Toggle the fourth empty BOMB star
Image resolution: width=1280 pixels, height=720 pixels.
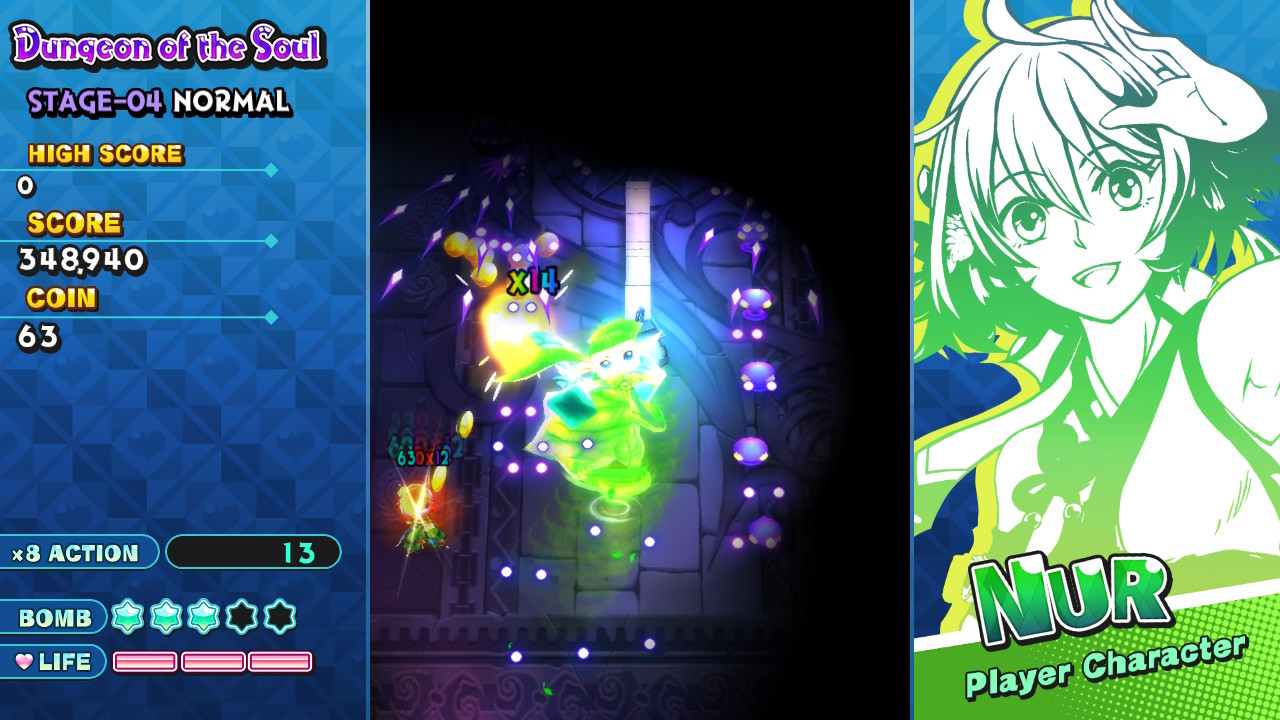[x=243, y=618]
